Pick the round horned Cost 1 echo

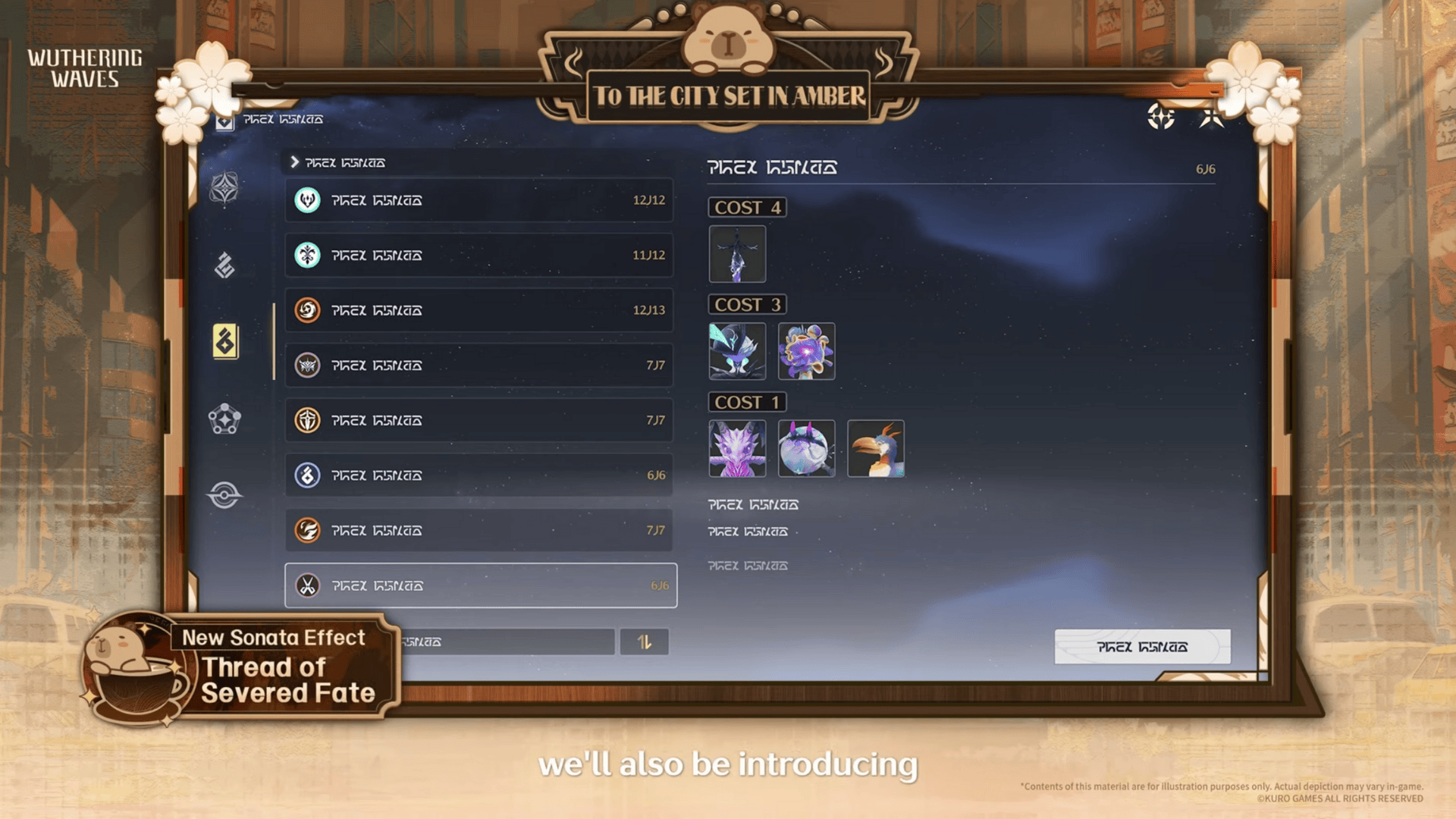point(806,448)
